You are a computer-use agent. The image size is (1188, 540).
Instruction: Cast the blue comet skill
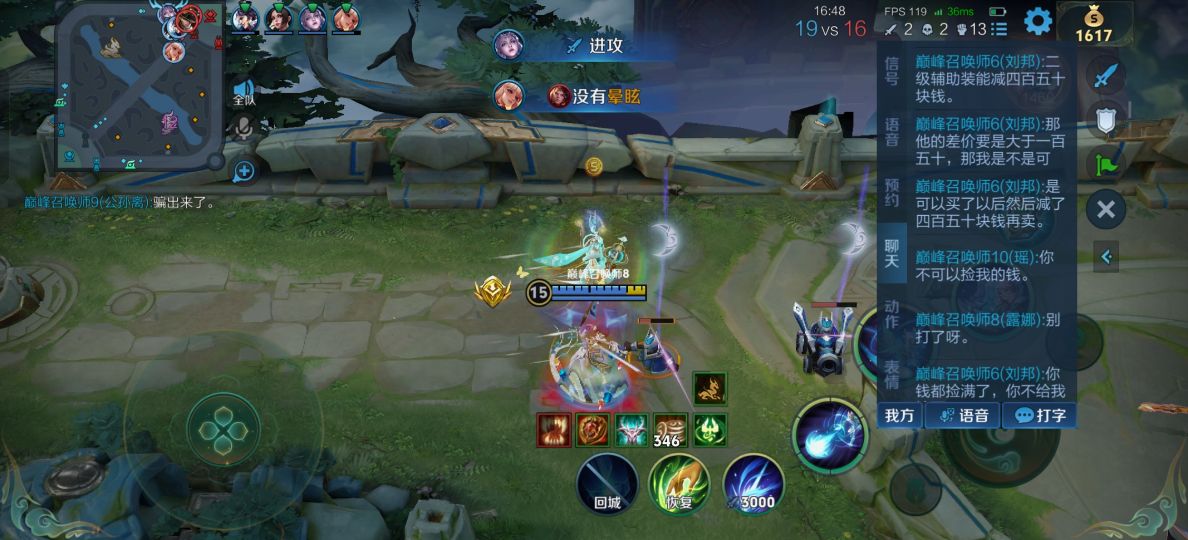[830, 437]
